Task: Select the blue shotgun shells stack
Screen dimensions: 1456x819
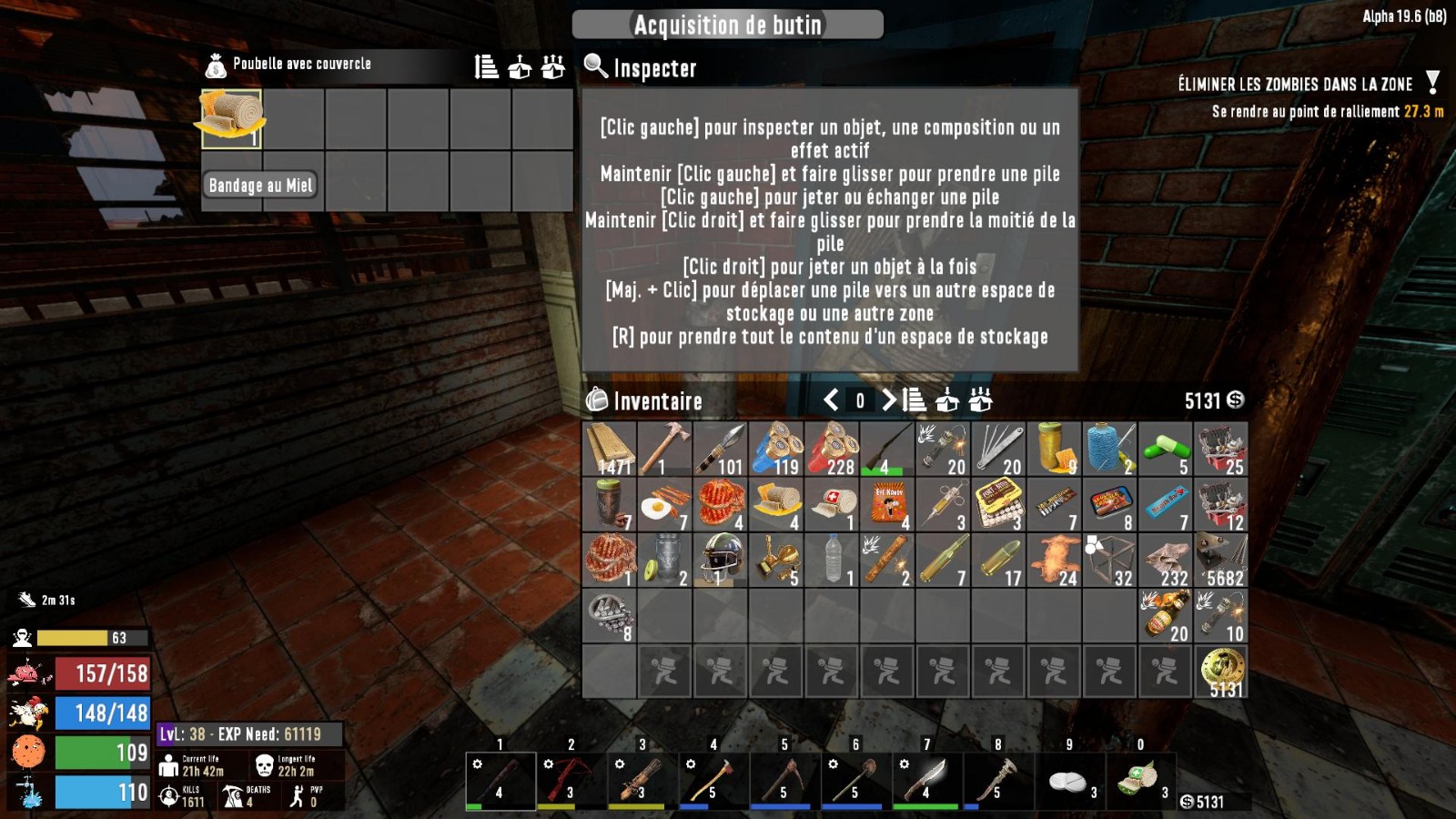Action: pos(775,450)
